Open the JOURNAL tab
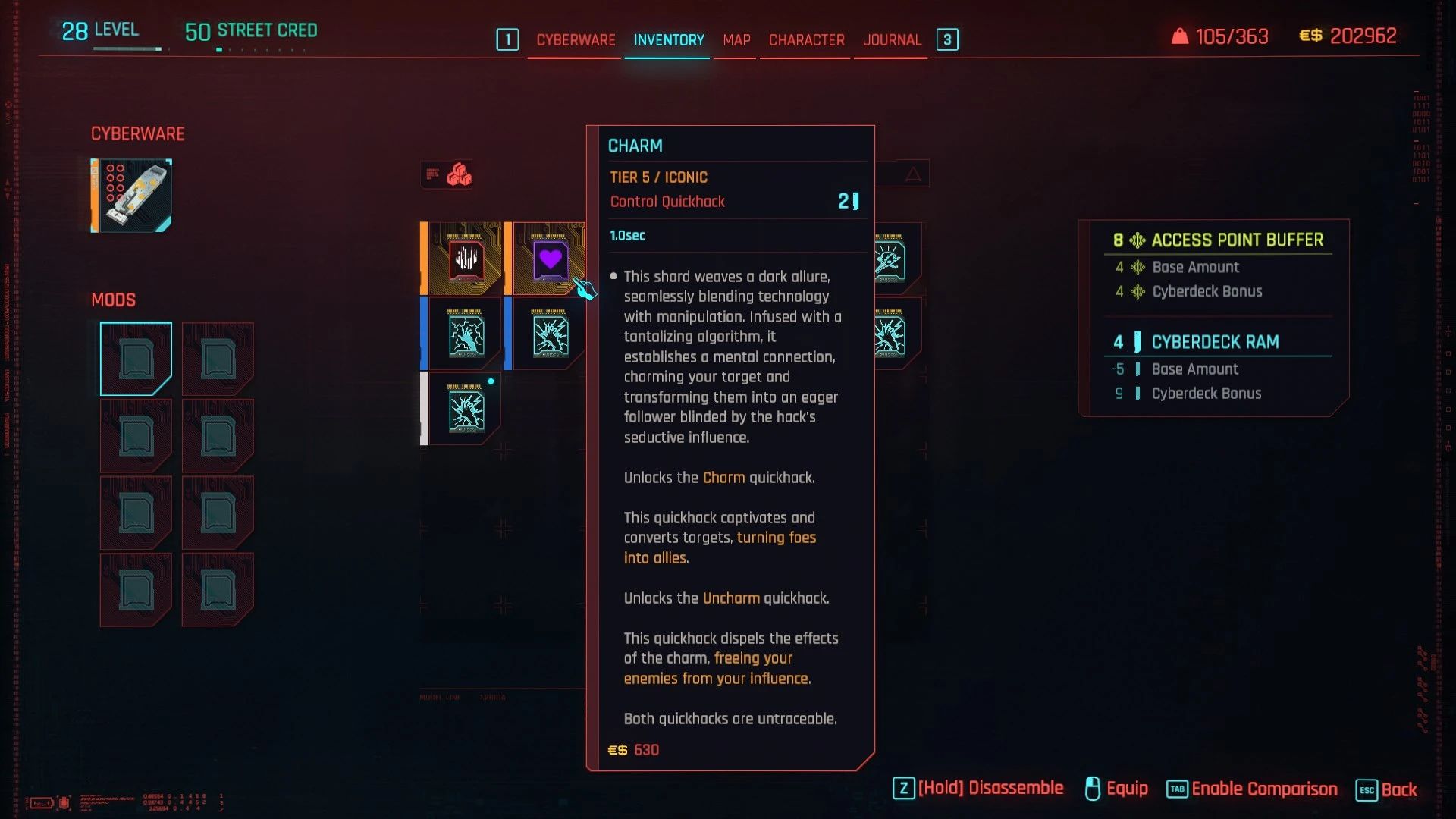The width and height of the screenshot is (1456, 819). (x=891, y=40)
